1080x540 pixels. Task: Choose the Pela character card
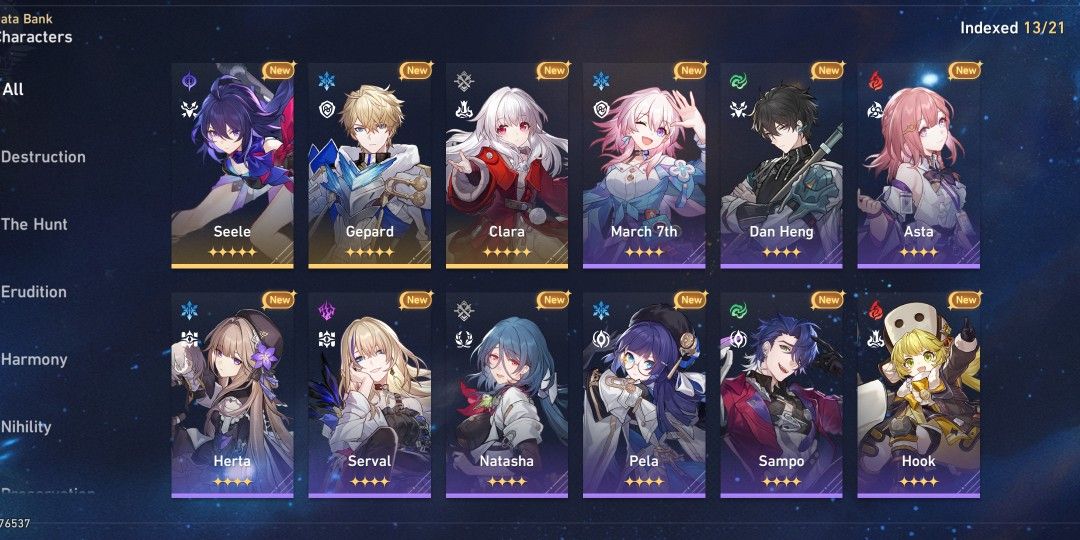(x=644, y=395)
